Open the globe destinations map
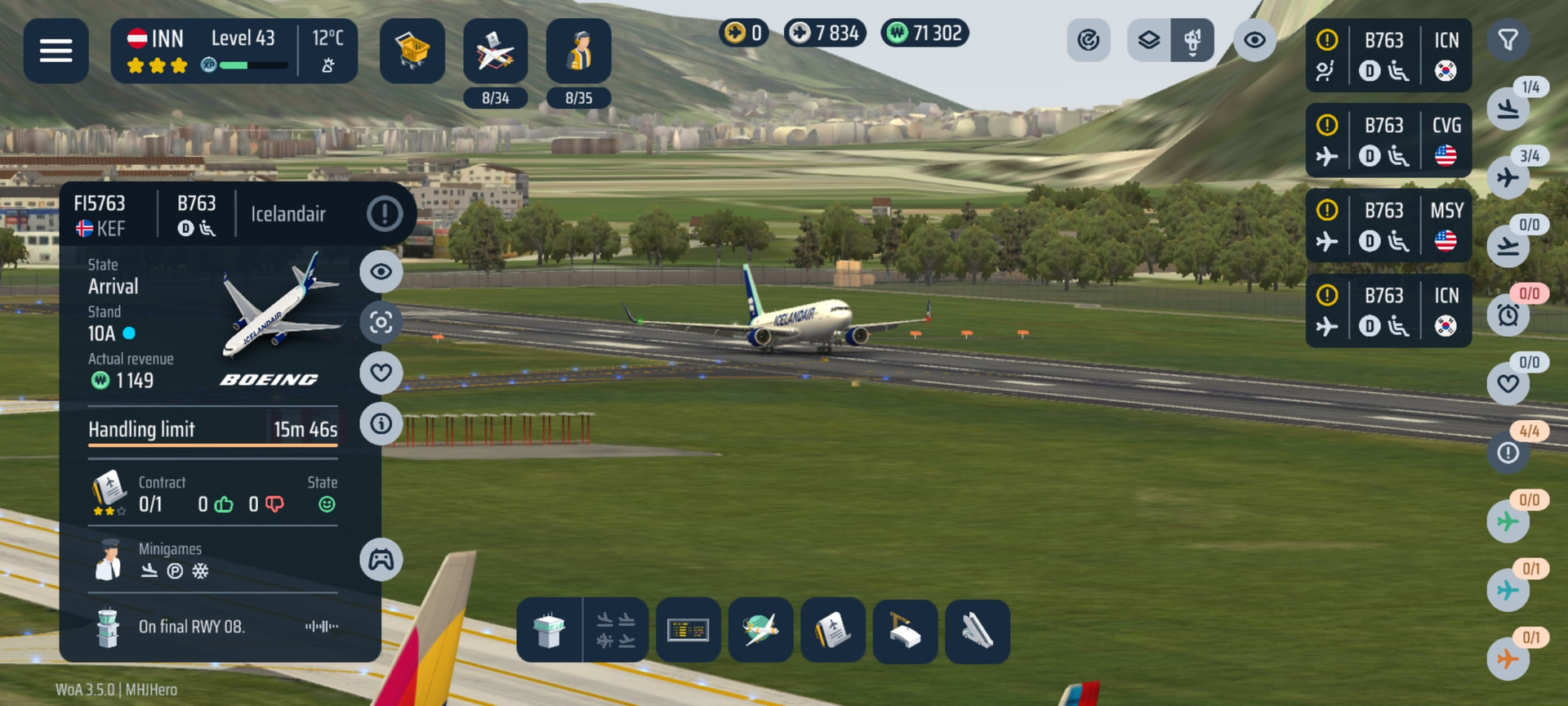The image size is (1568, 706). (760, 630)
